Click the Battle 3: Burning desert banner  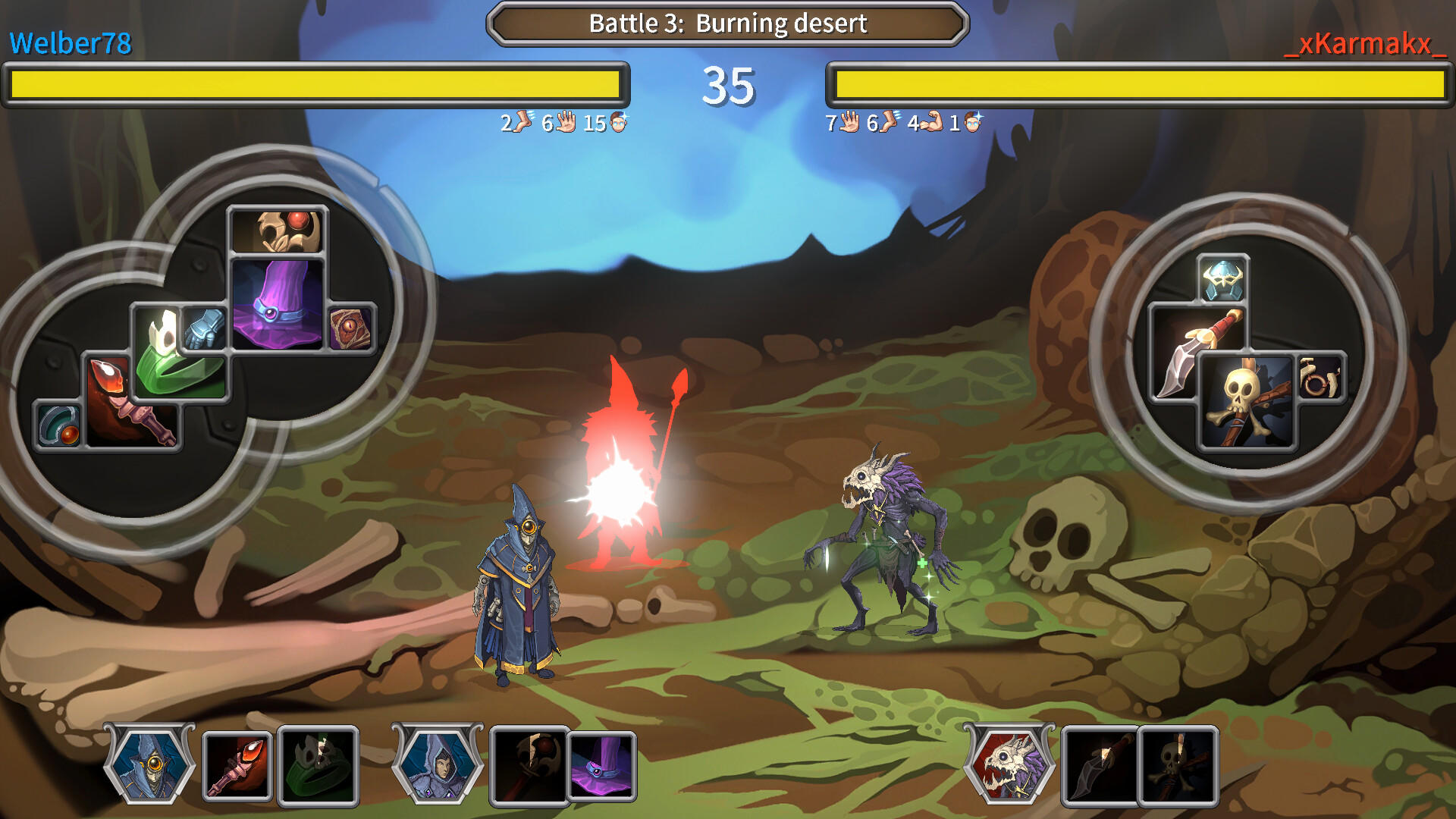click(x=726, y=24)
